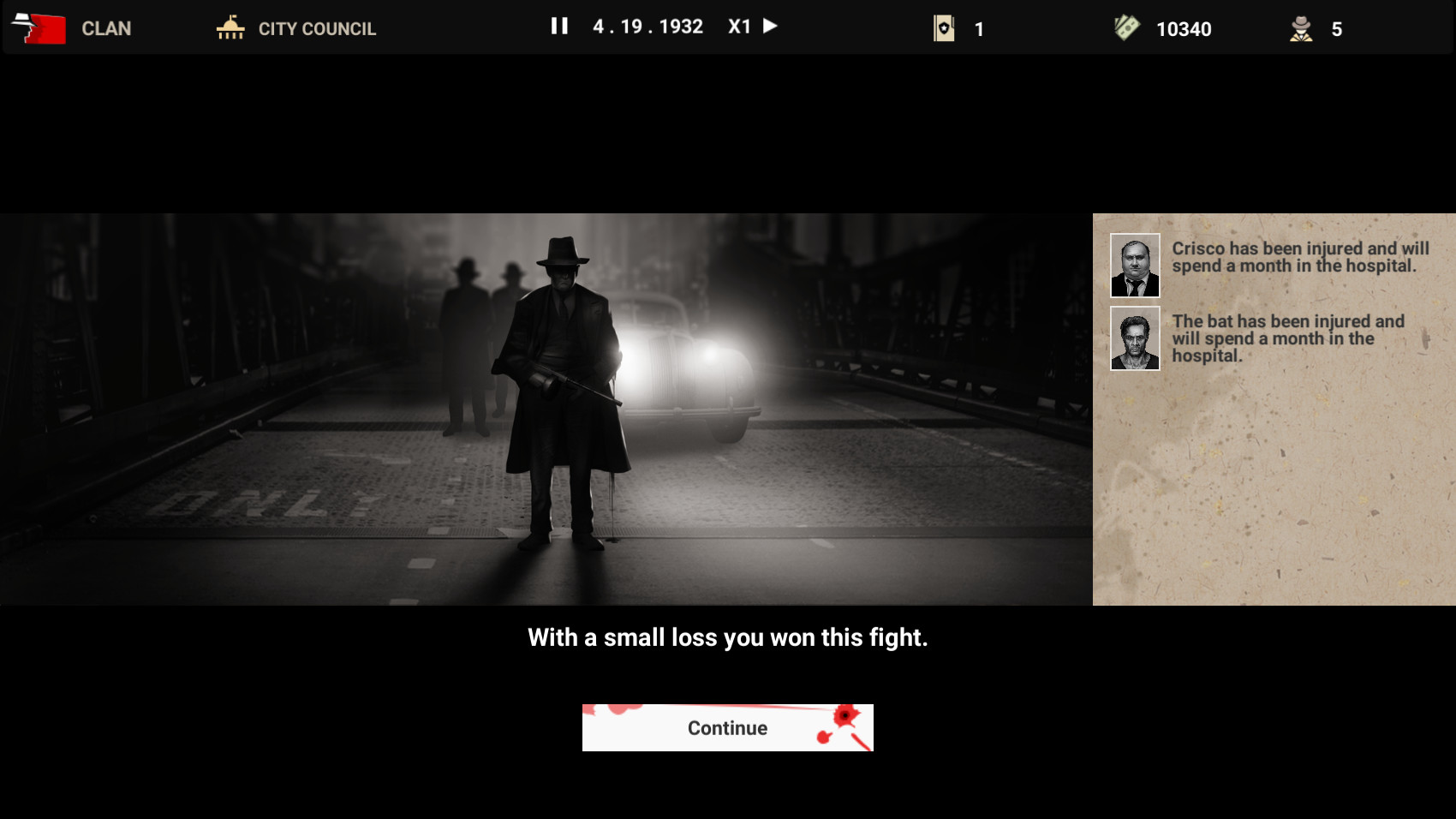Select The bat's portrait in the report
The height and width of the screenshot is (819, 1456).
(x=1134, y=339)
